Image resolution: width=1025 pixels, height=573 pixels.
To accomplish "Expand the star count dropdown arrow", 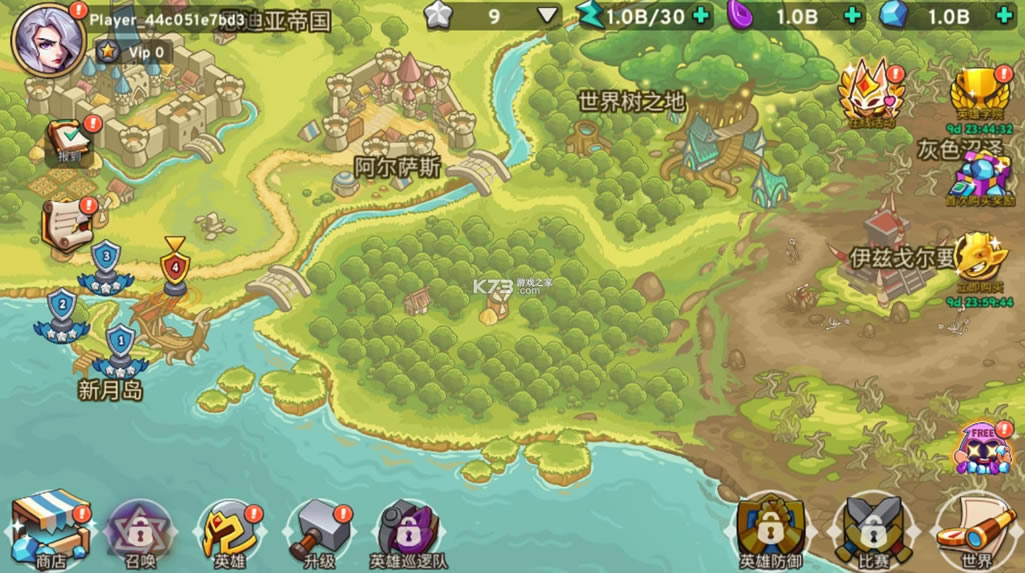I will 548,16.
